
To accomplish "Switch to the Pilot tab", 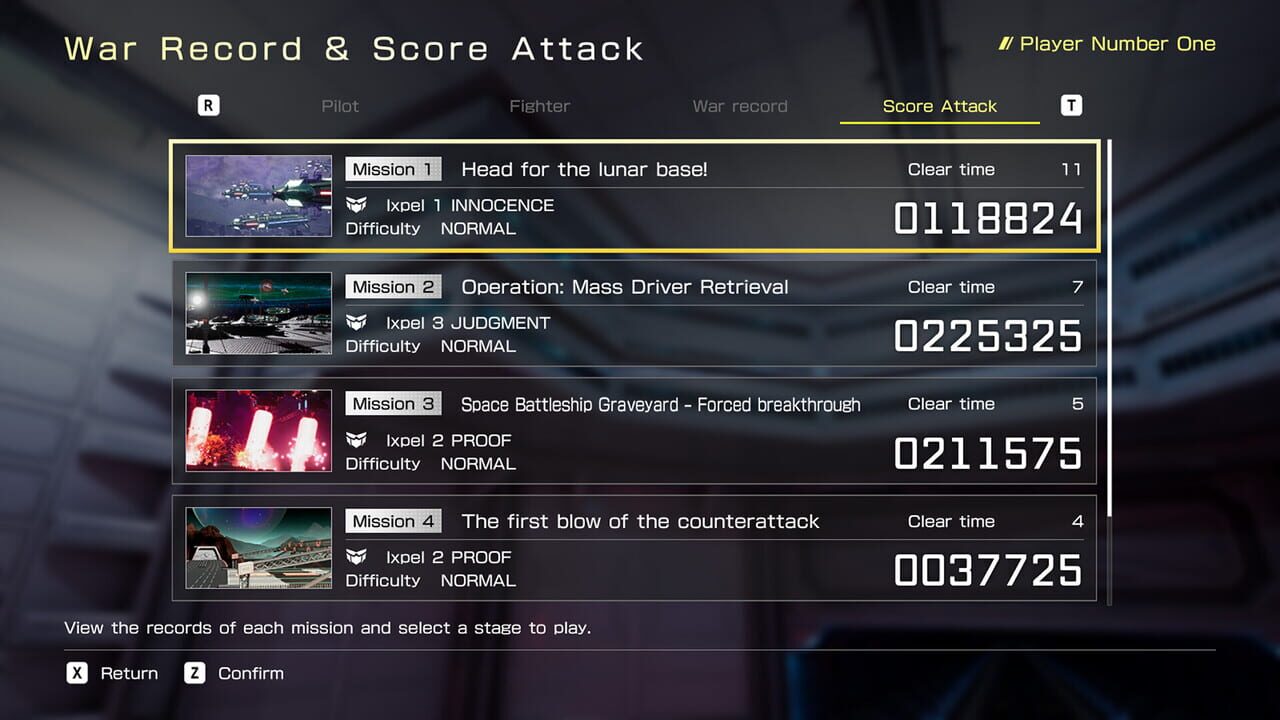I will point(340,106).
